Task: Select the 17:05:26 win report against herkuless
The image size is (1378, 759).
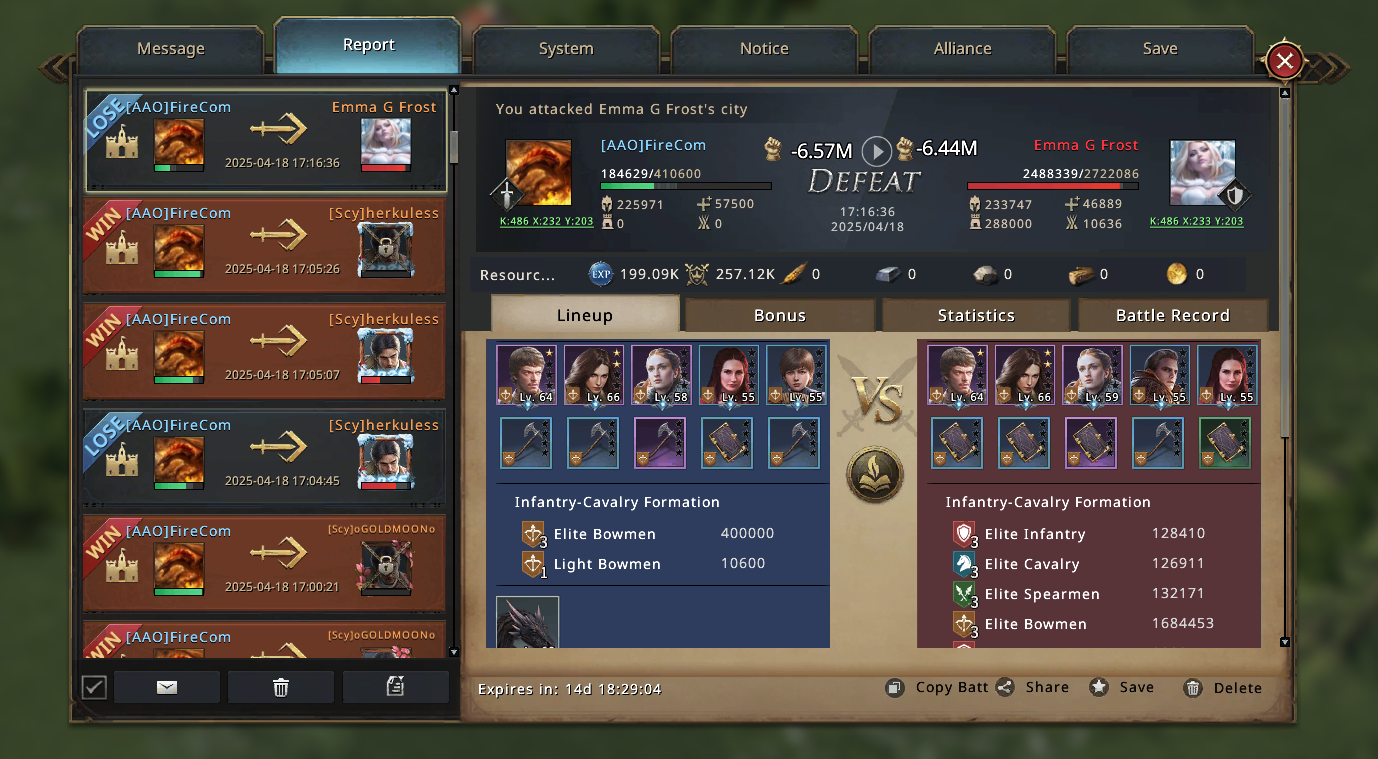Action: [x=264, y=246]
